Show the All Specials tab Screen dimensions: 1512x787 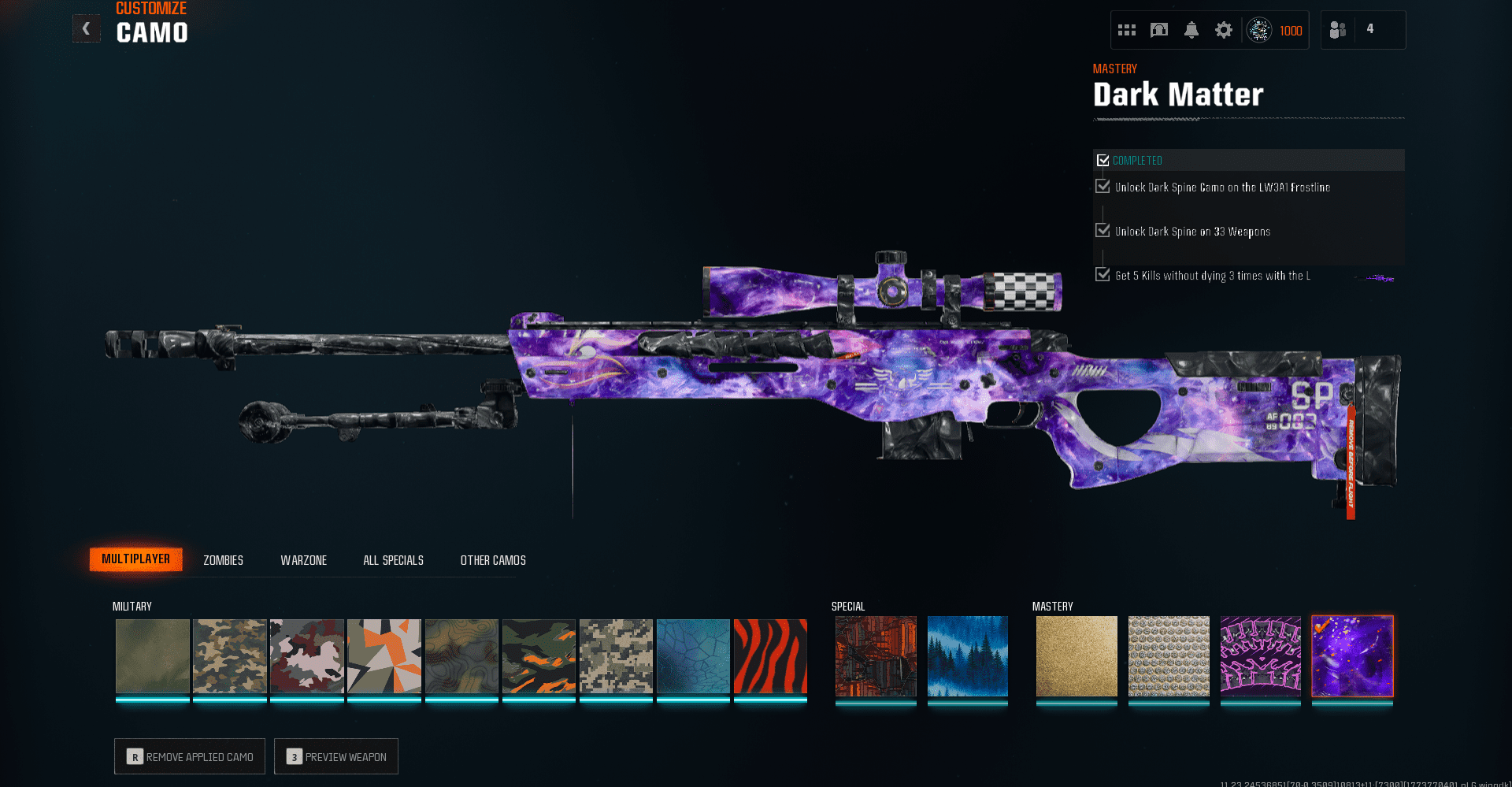point(393,560)
